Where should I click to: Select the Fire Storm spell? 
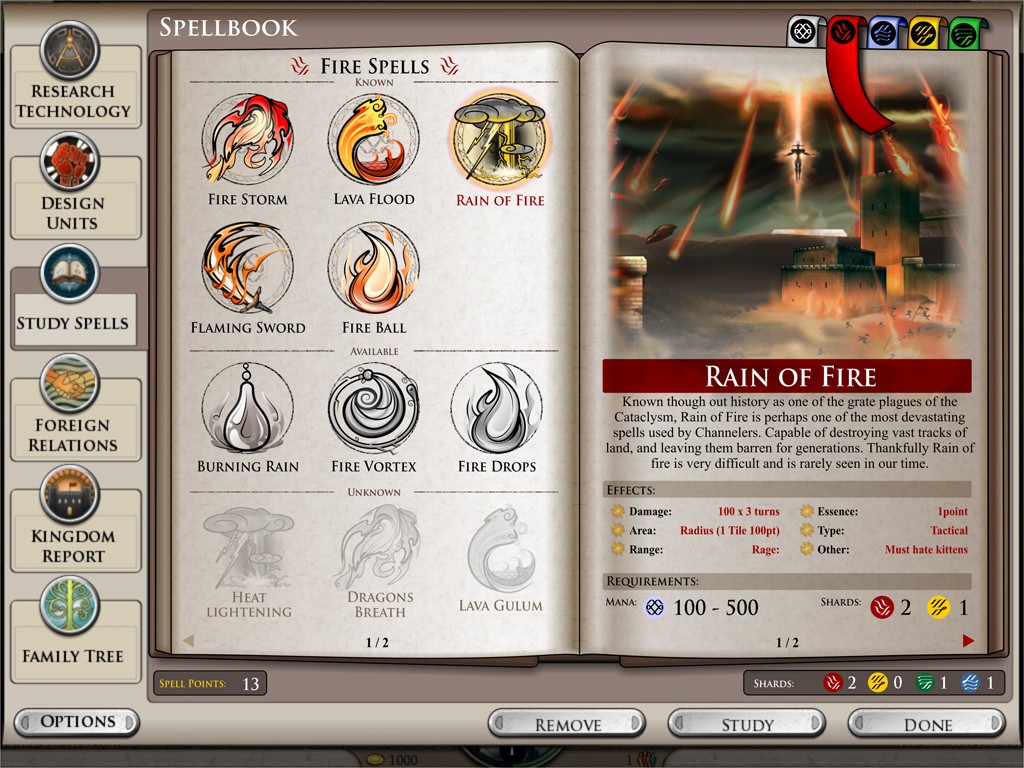tap(247, 140)
